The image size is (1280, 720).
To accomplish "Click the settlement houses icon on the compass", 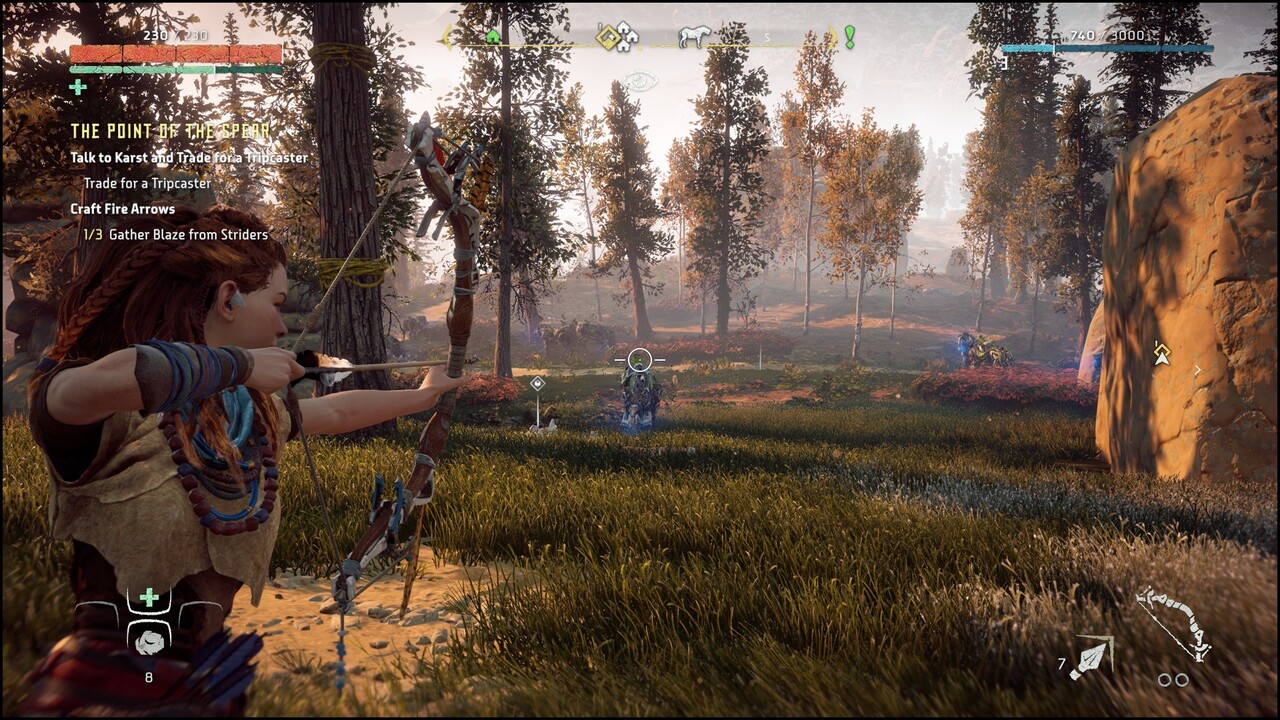I will click(627, 37).
